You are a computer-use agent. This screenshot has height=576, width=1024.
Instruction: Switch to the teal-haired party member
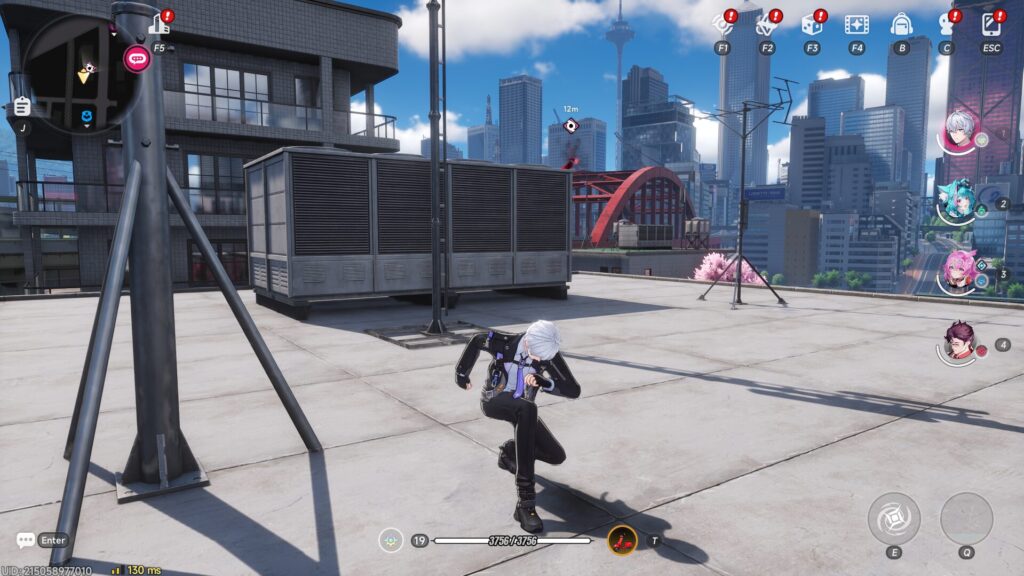(x=958, y=202)
